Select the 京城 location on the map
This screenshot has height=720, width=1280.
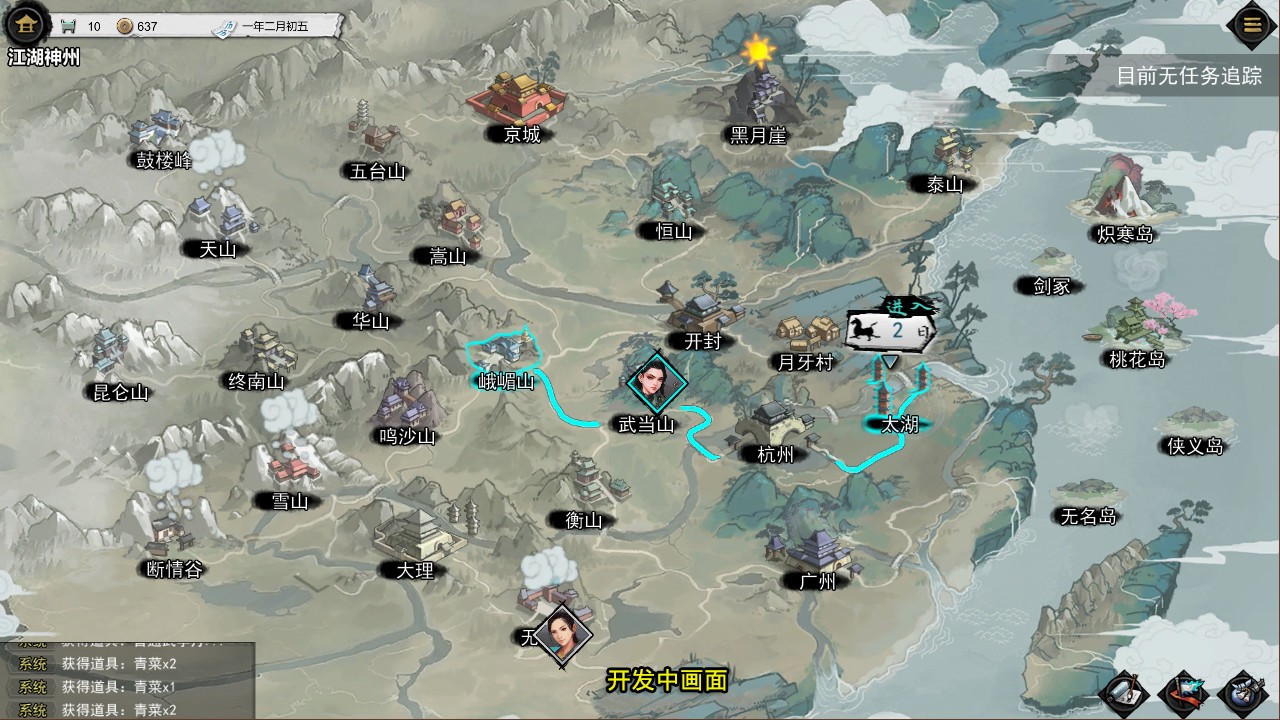[x=518, y=104]
